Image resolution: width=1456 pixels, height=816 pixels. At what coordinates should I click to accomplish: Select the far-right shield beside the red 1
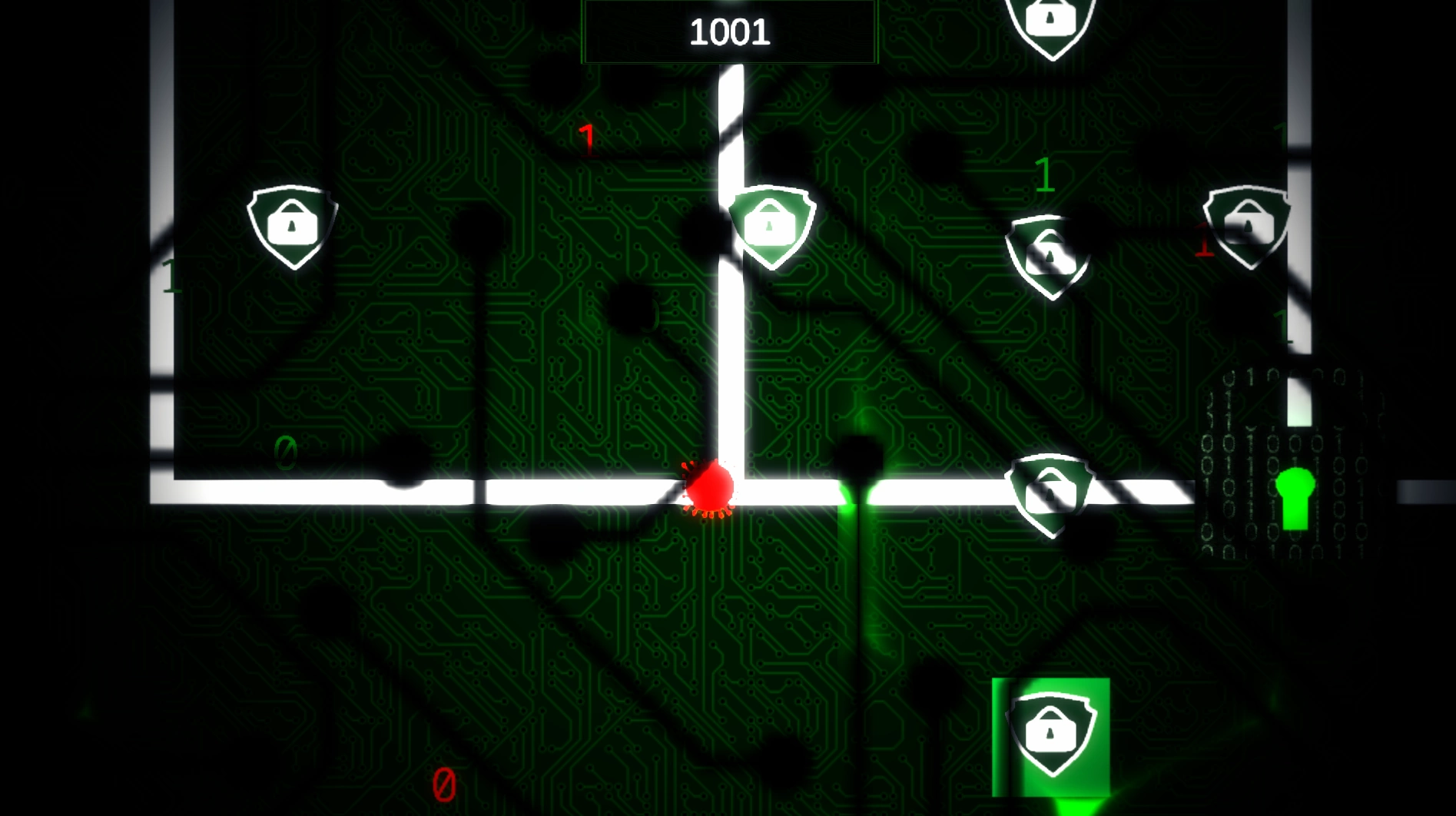pos(1246,225)
